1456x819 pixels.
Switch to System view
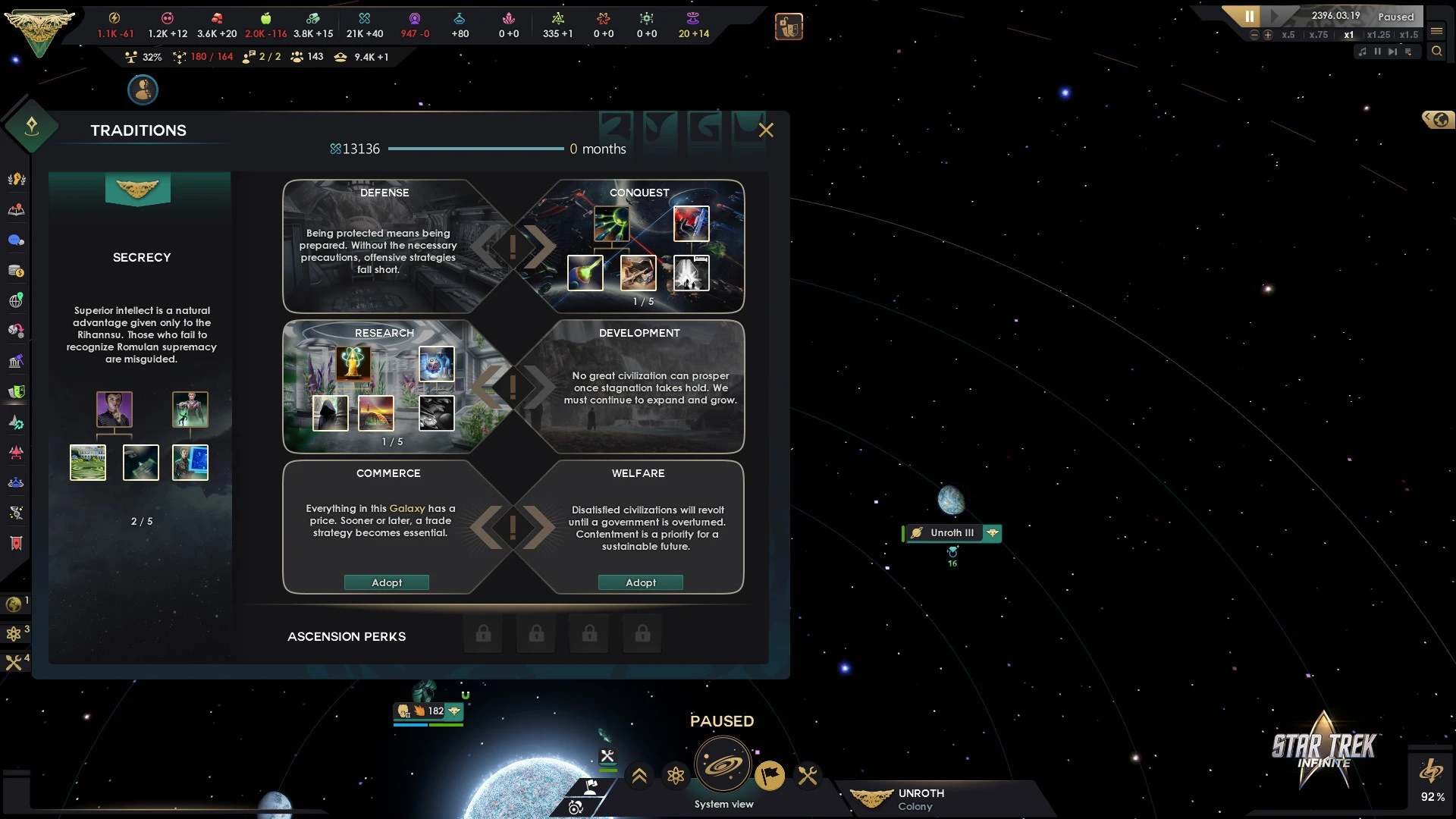(723, 766)
